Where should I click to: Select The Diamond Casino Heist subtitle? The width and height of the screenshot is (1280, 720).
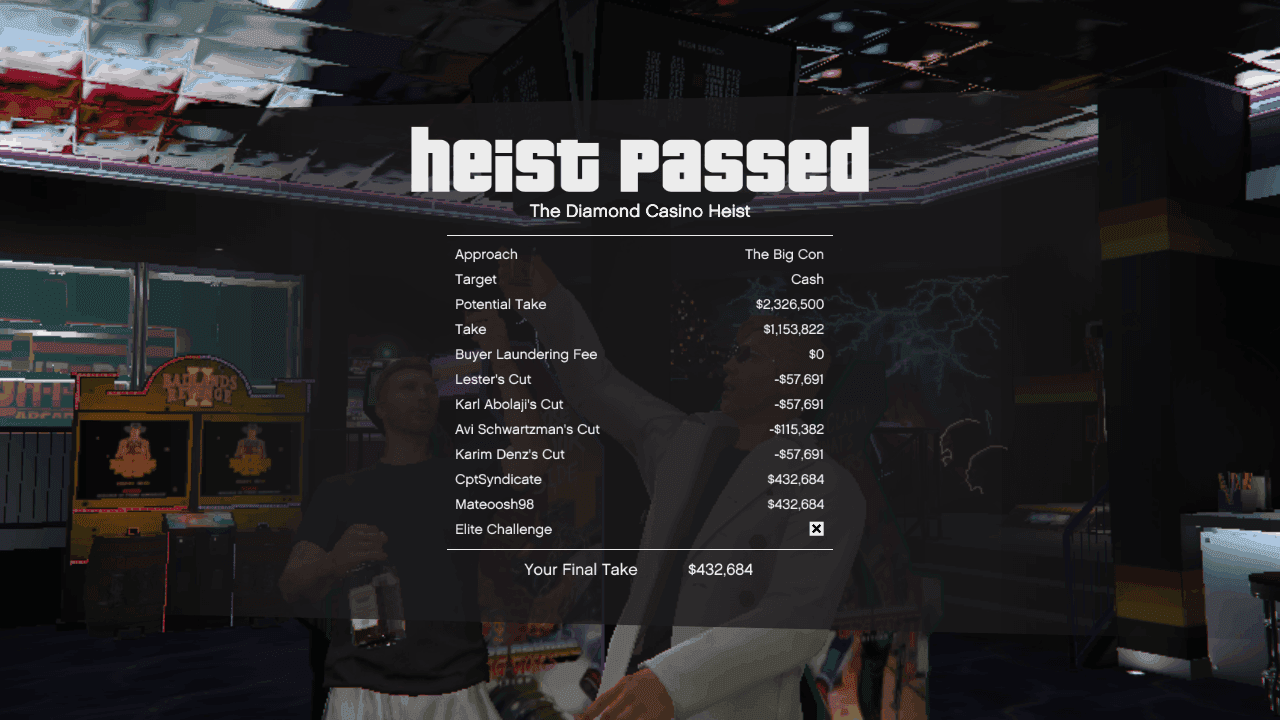pos(640,211)
